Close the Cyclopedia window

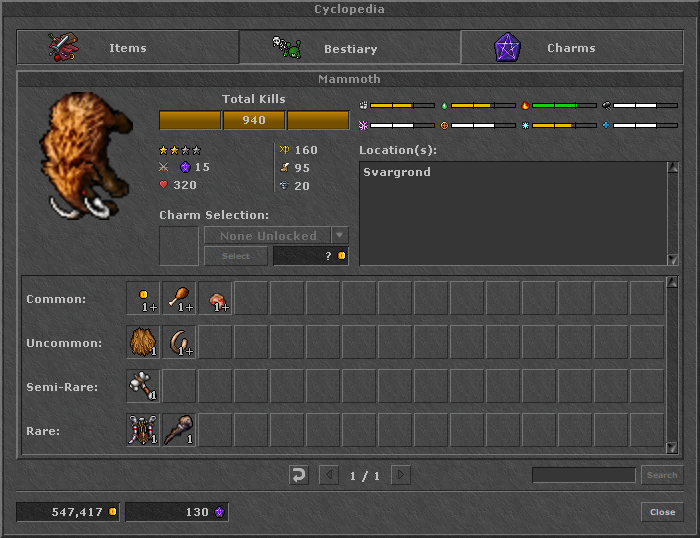tap(662, 511)
